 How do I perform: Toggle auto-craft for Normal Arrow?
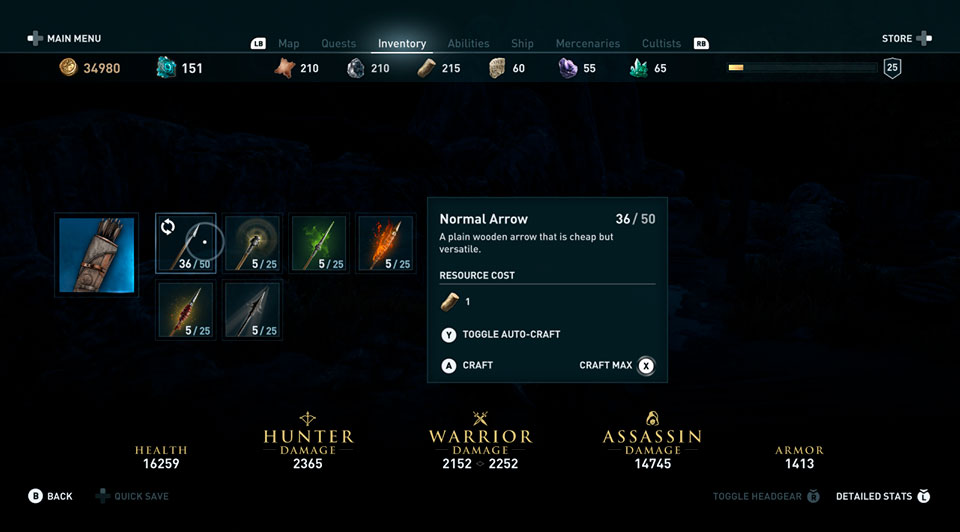tap(501, 334)
